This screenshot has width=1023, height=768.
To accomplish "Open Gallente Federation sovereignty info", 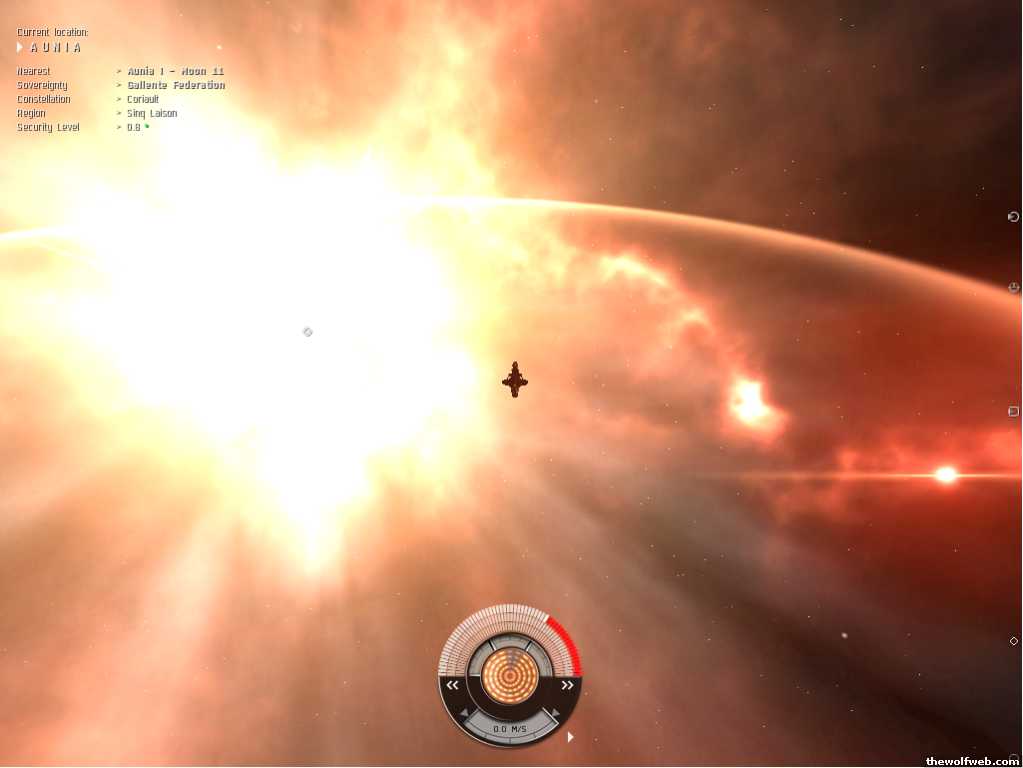I will 175,86.
